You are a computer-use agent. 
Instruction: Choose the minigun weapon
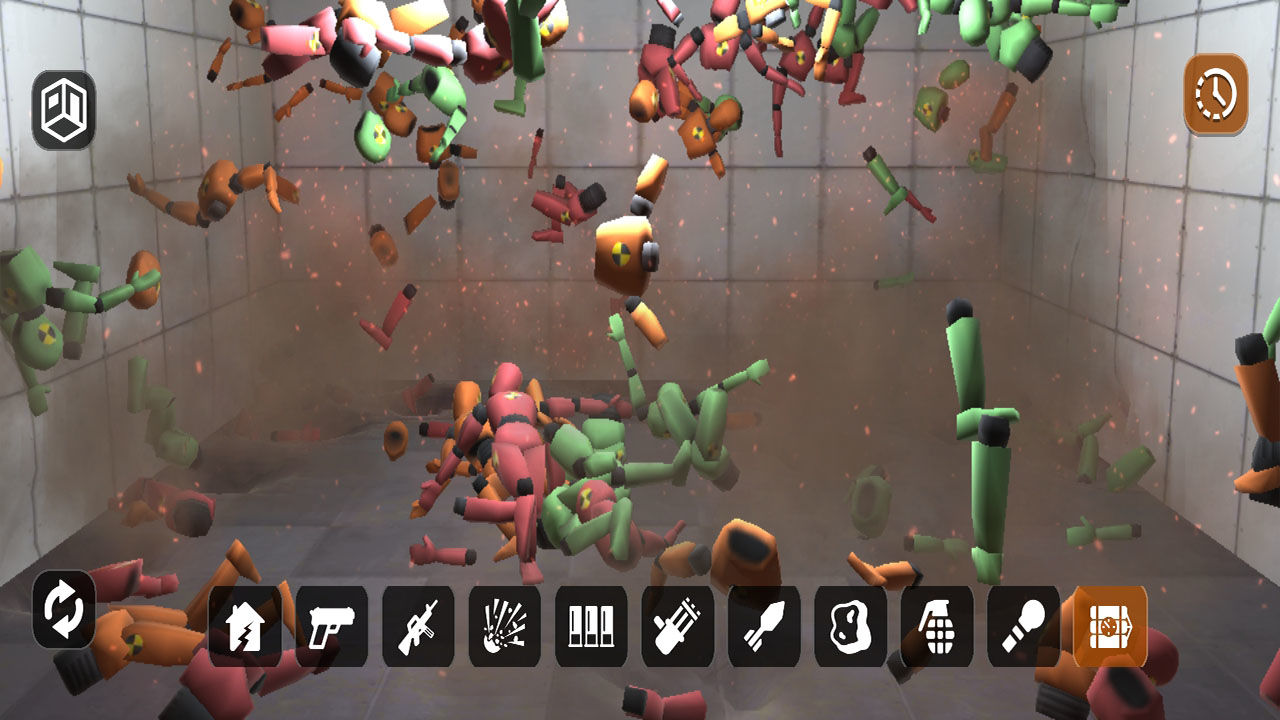pyautogui.click(x=678, y=627)
